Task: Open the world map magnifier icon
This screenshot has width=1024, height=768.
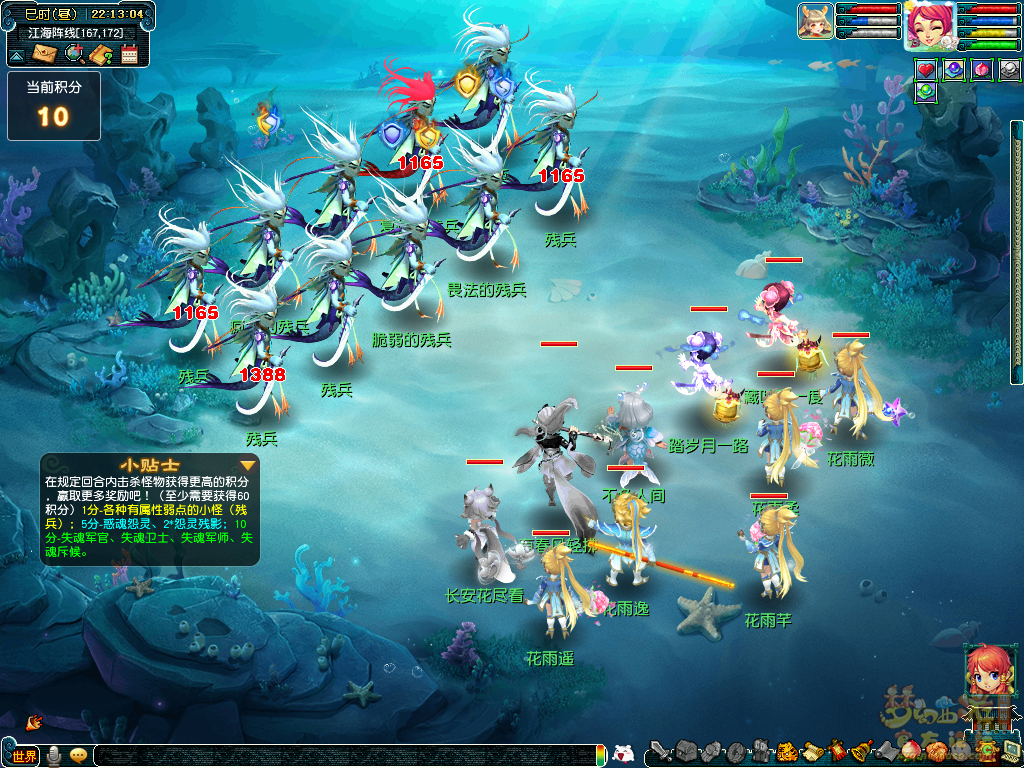Action: pos(73,54)
